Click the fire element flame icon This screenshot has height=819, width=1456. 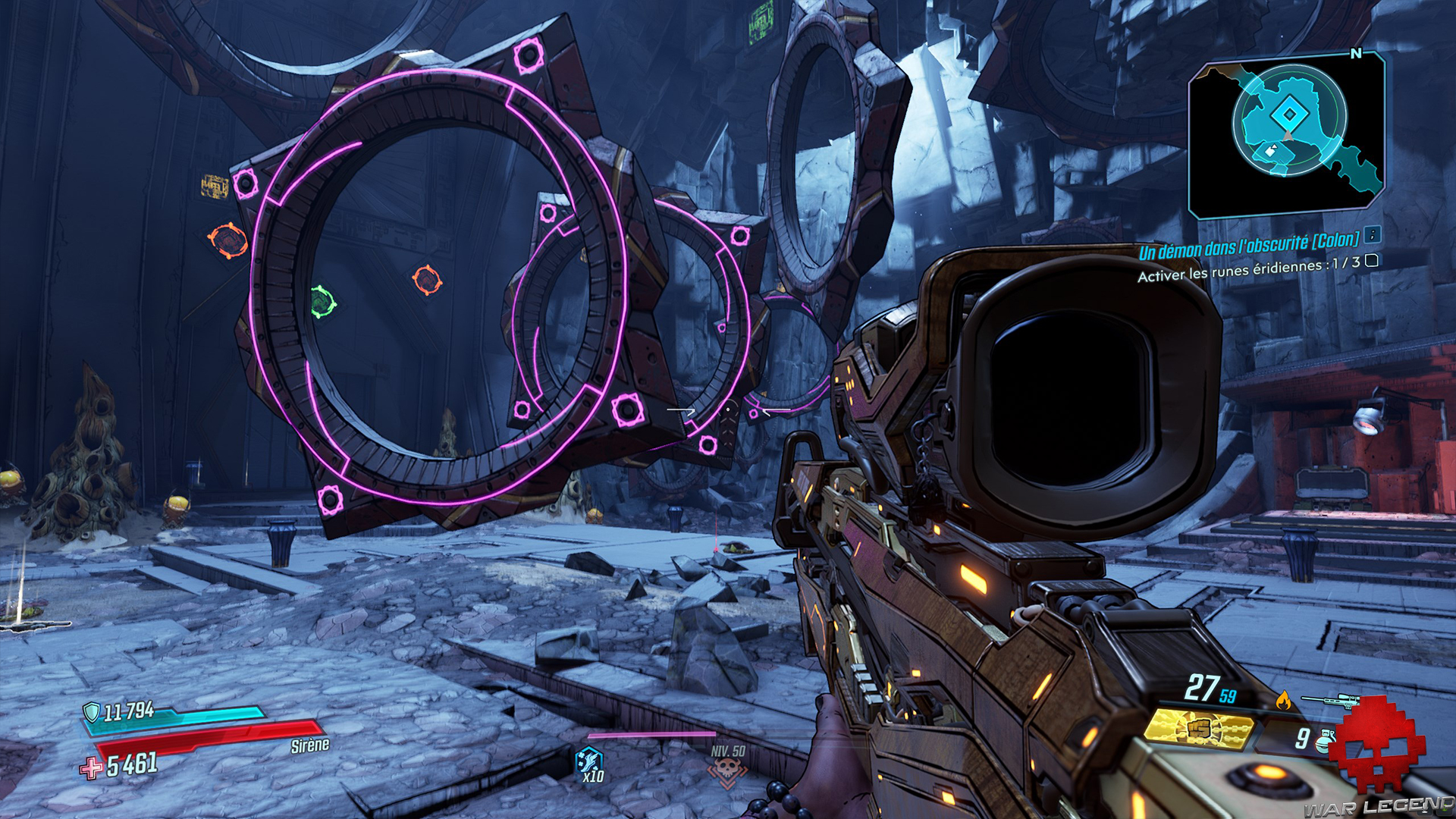tap(1283, 700)
